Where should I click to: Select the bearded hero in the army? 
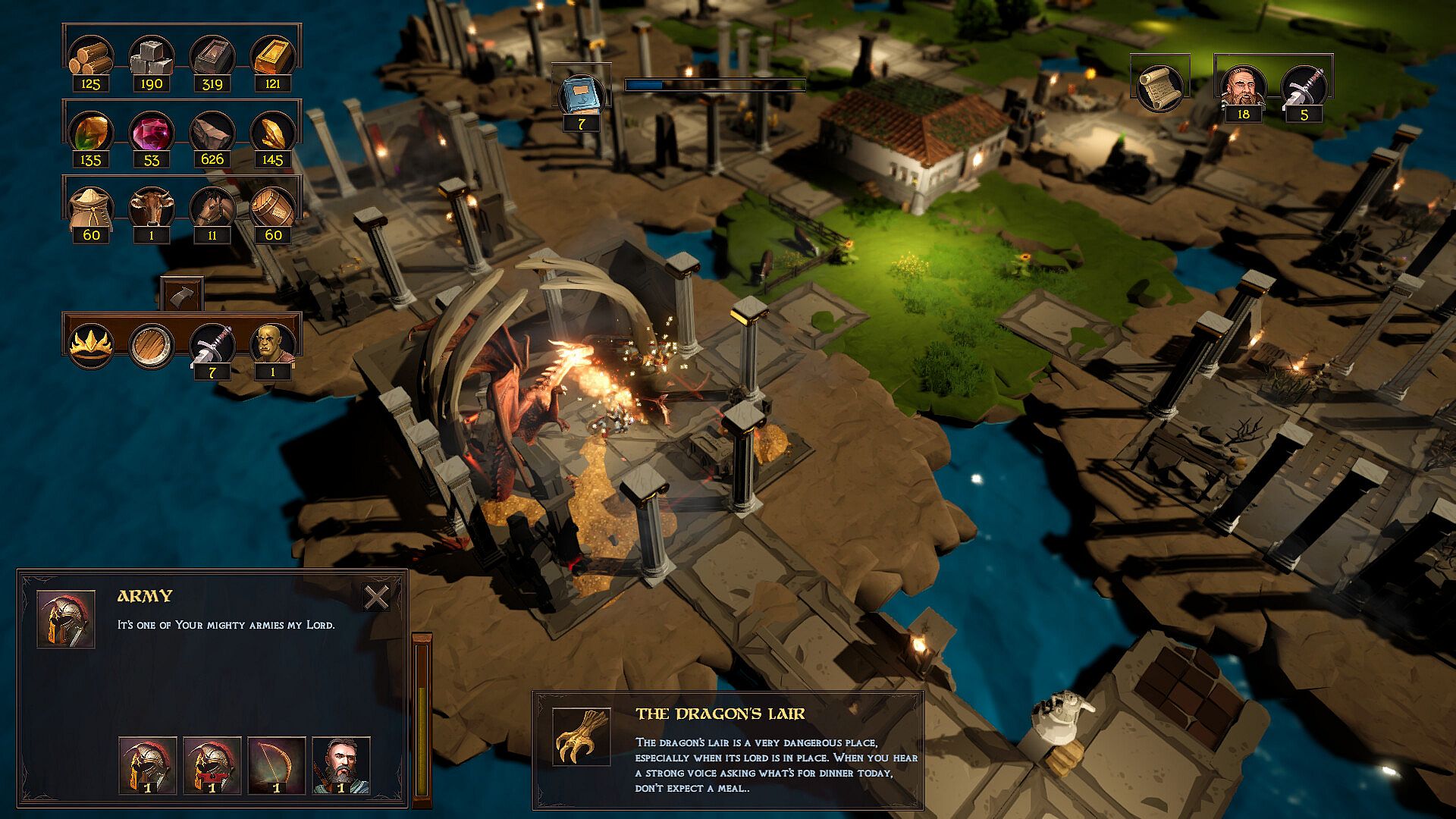point(340,764)
